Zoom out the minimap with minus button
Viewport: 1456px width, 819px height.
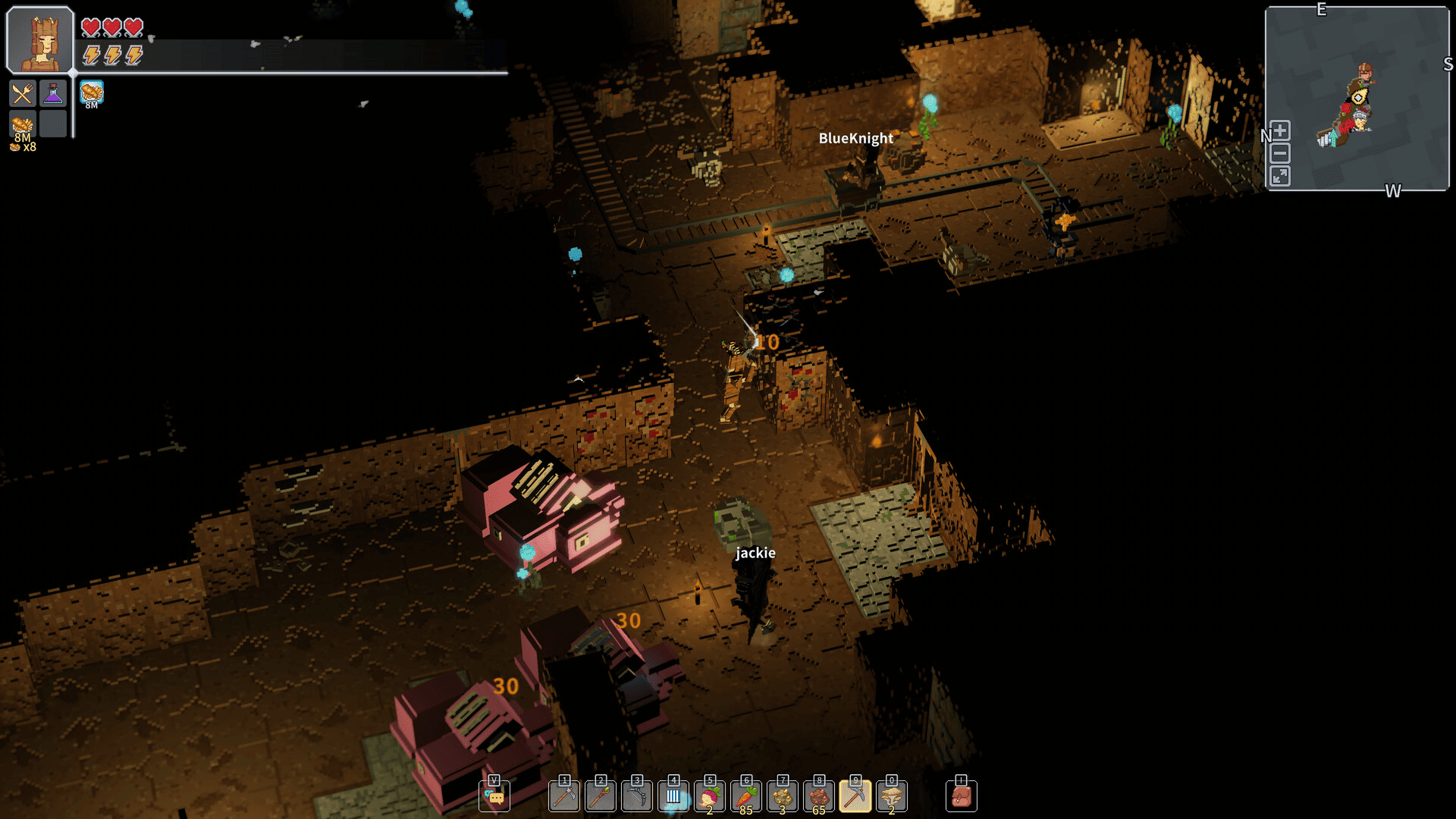click(x=1279, y=153)
